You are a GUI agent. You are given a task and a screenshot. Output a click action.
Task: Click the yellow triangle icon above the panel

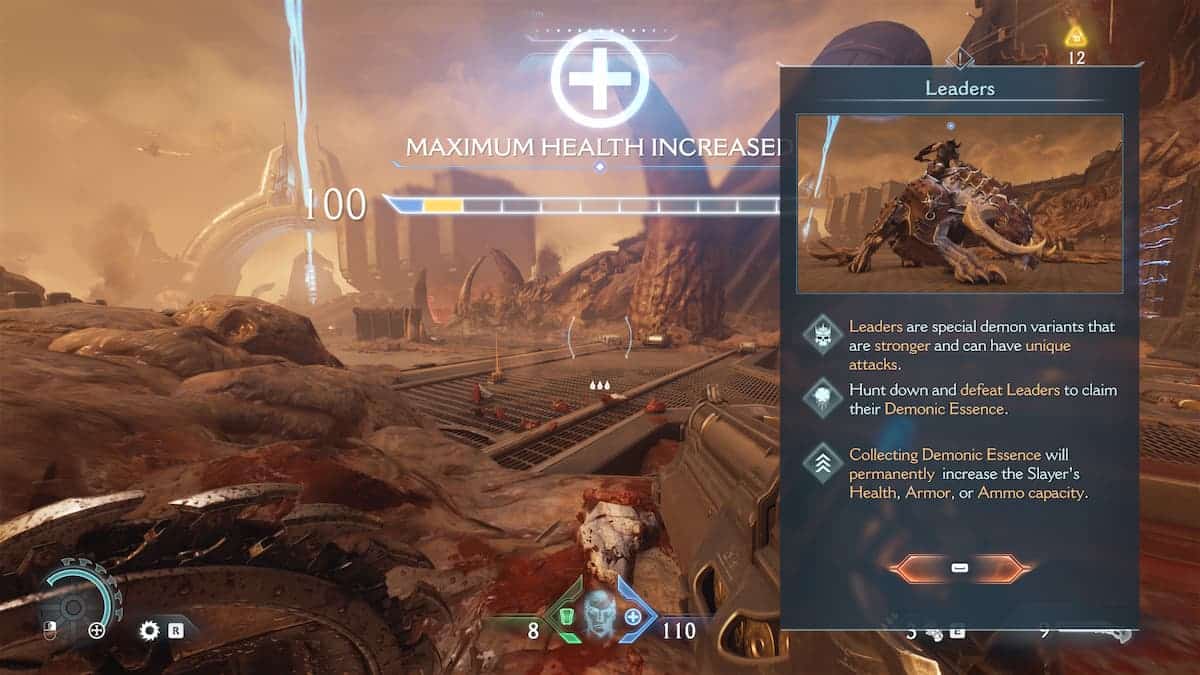point(1076,37)
